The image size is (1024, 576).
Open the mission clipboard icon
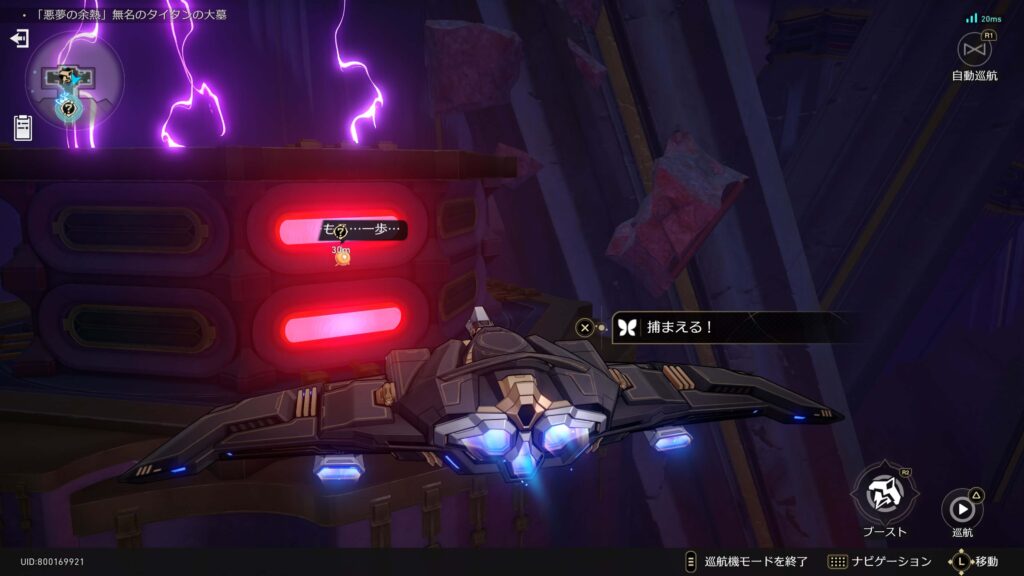(23, 127)
